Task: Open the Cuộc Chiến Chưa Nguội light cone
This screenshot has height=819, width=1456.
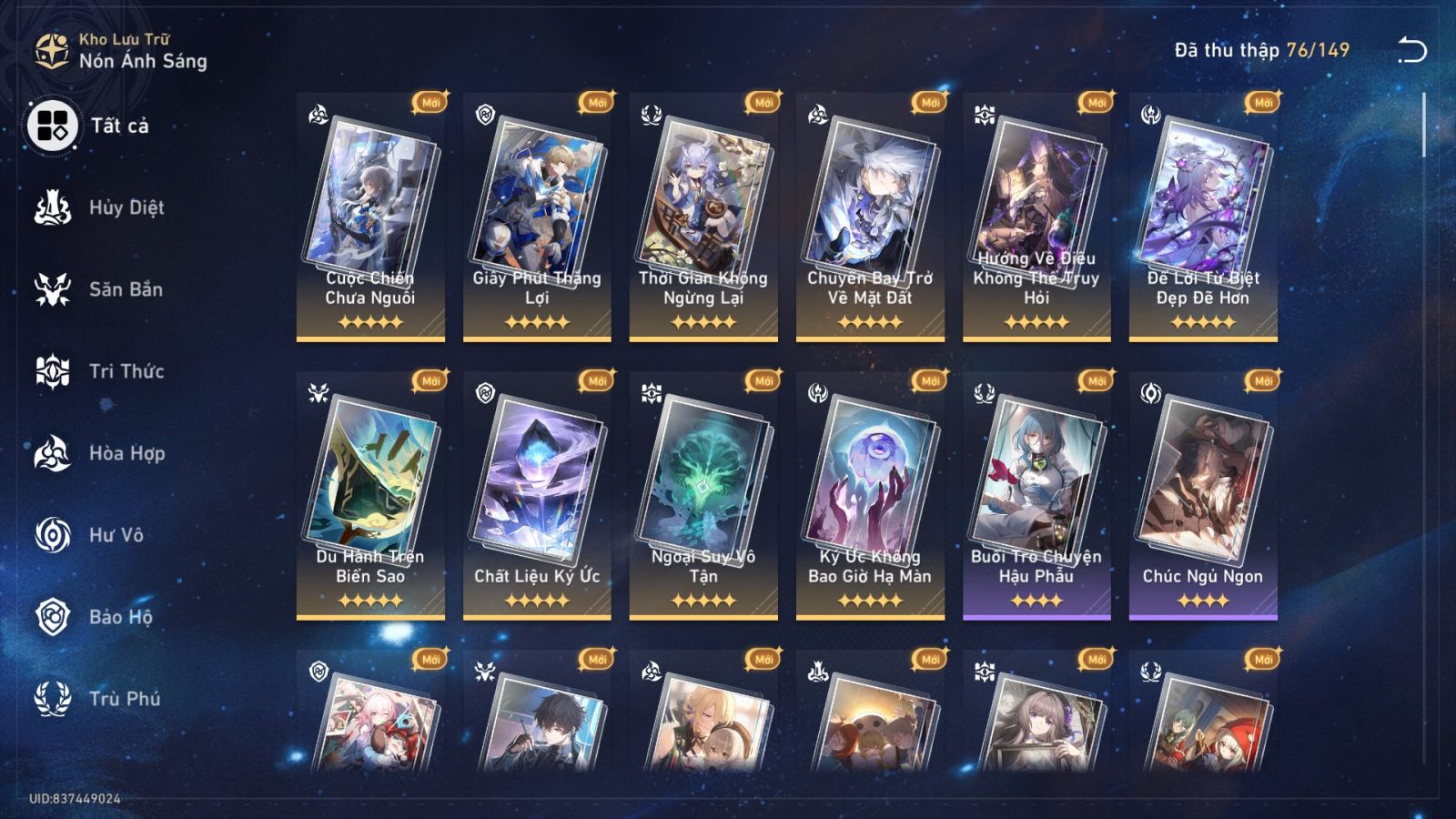Action: coord(369,218)
